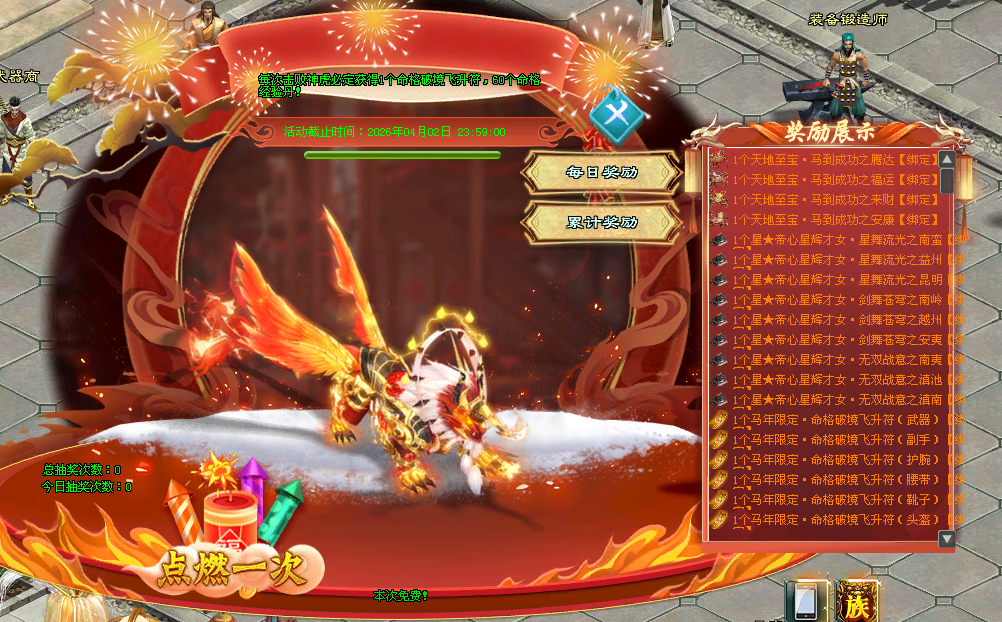1002x622 pixels.
Task: Select the 命格破境飞升符（头盔）reward row
Action: 840,520
